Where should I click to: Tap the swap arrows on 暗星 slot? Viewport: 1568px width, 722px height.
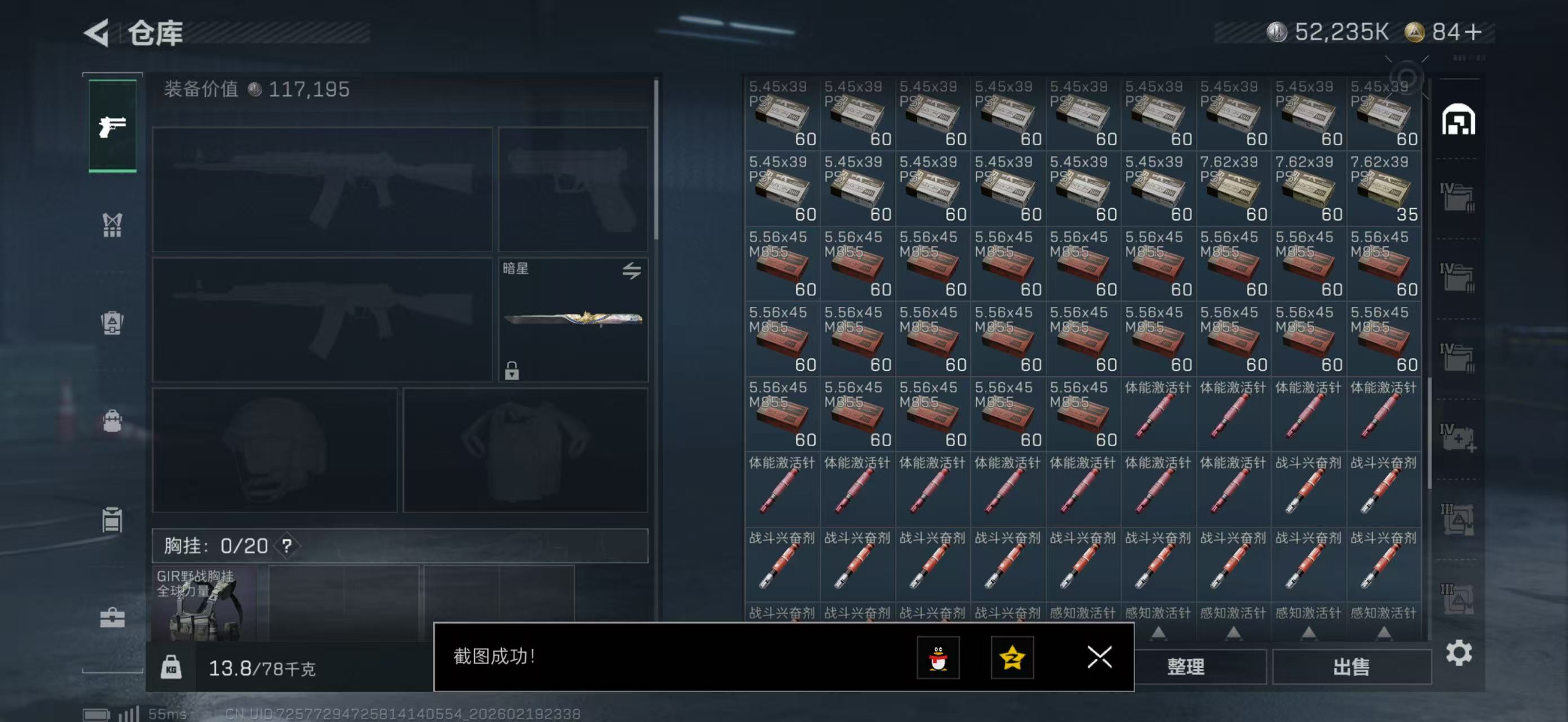631,271
